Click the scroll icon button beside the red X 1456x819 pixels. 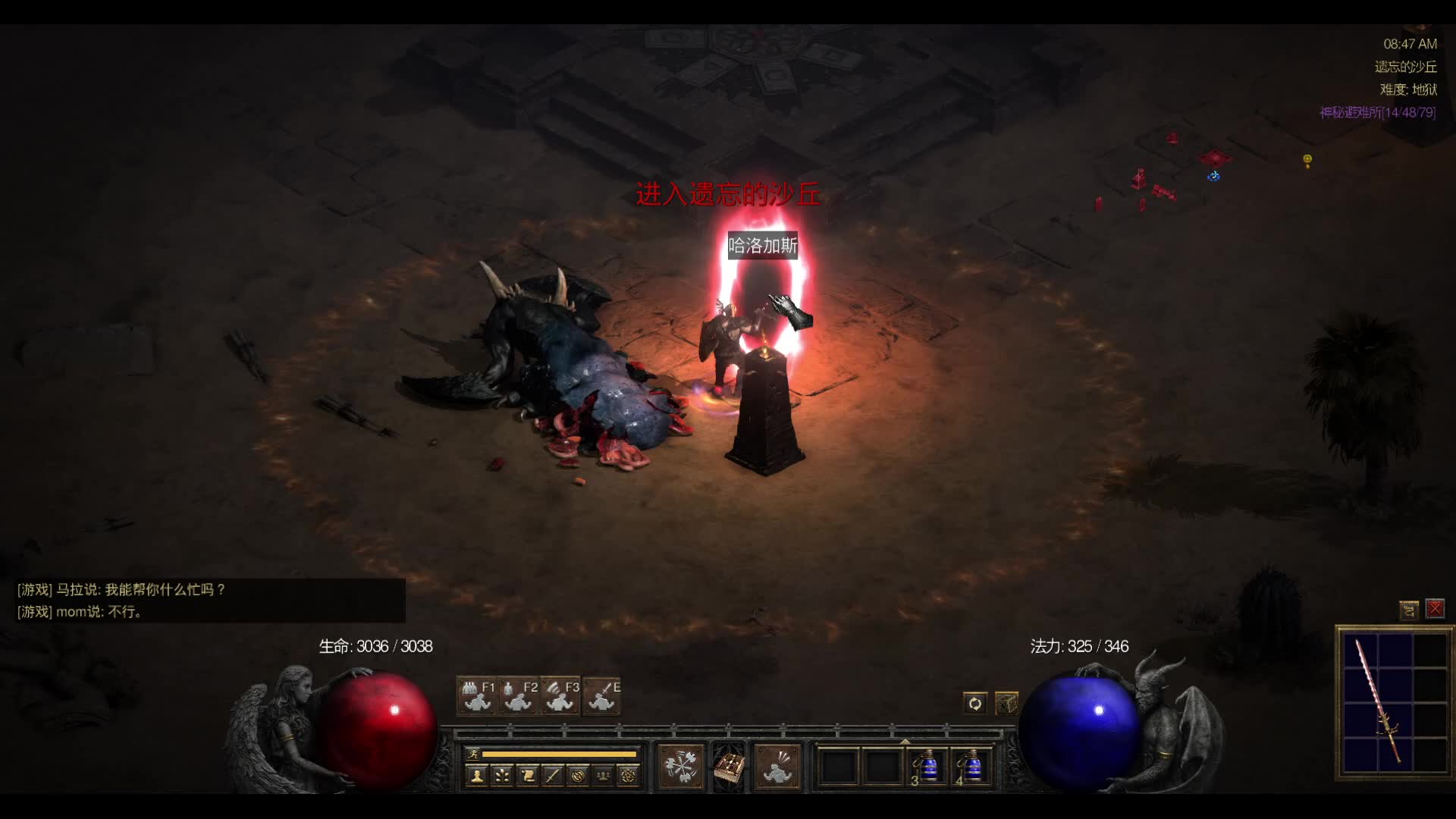click(x=1409, y=609)
